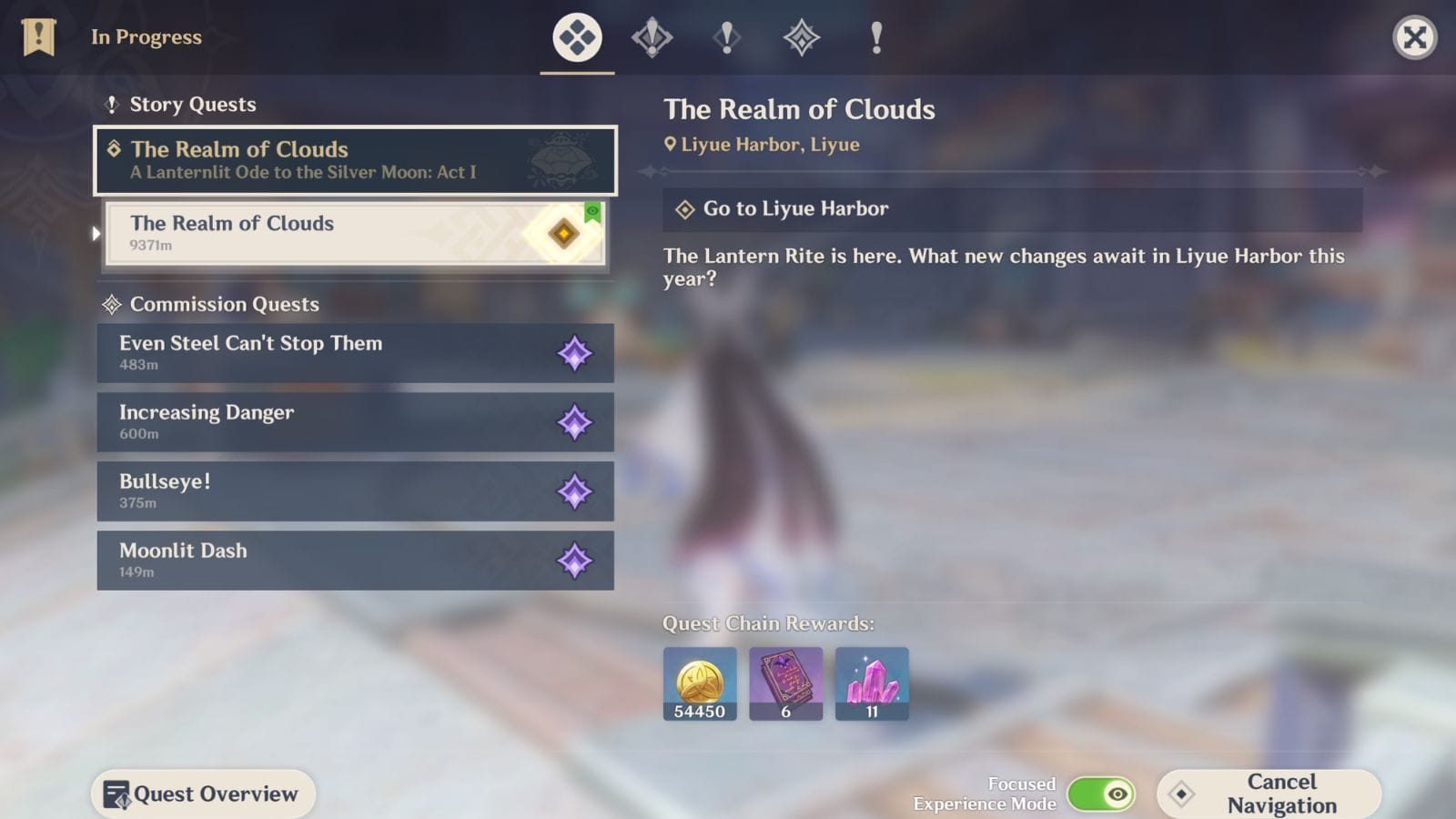The height and width of the screenshot is (819, 1456).
Task: Select Even Steel Can't Stop Them commission
Action: click(355, 353)
